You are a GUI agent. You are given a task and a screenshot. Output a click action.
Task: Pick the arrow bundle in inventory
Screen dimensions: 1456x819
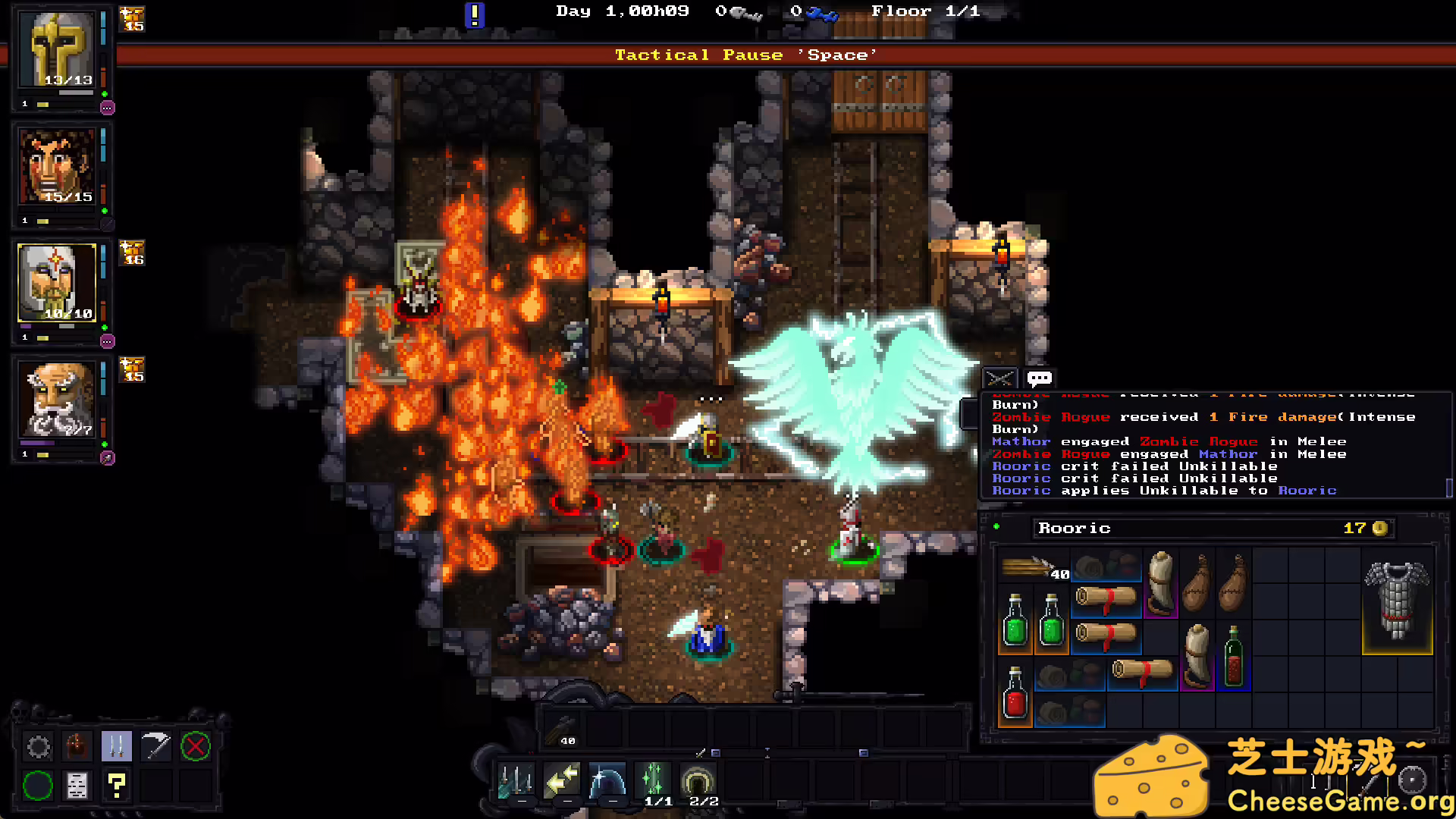1033,567
